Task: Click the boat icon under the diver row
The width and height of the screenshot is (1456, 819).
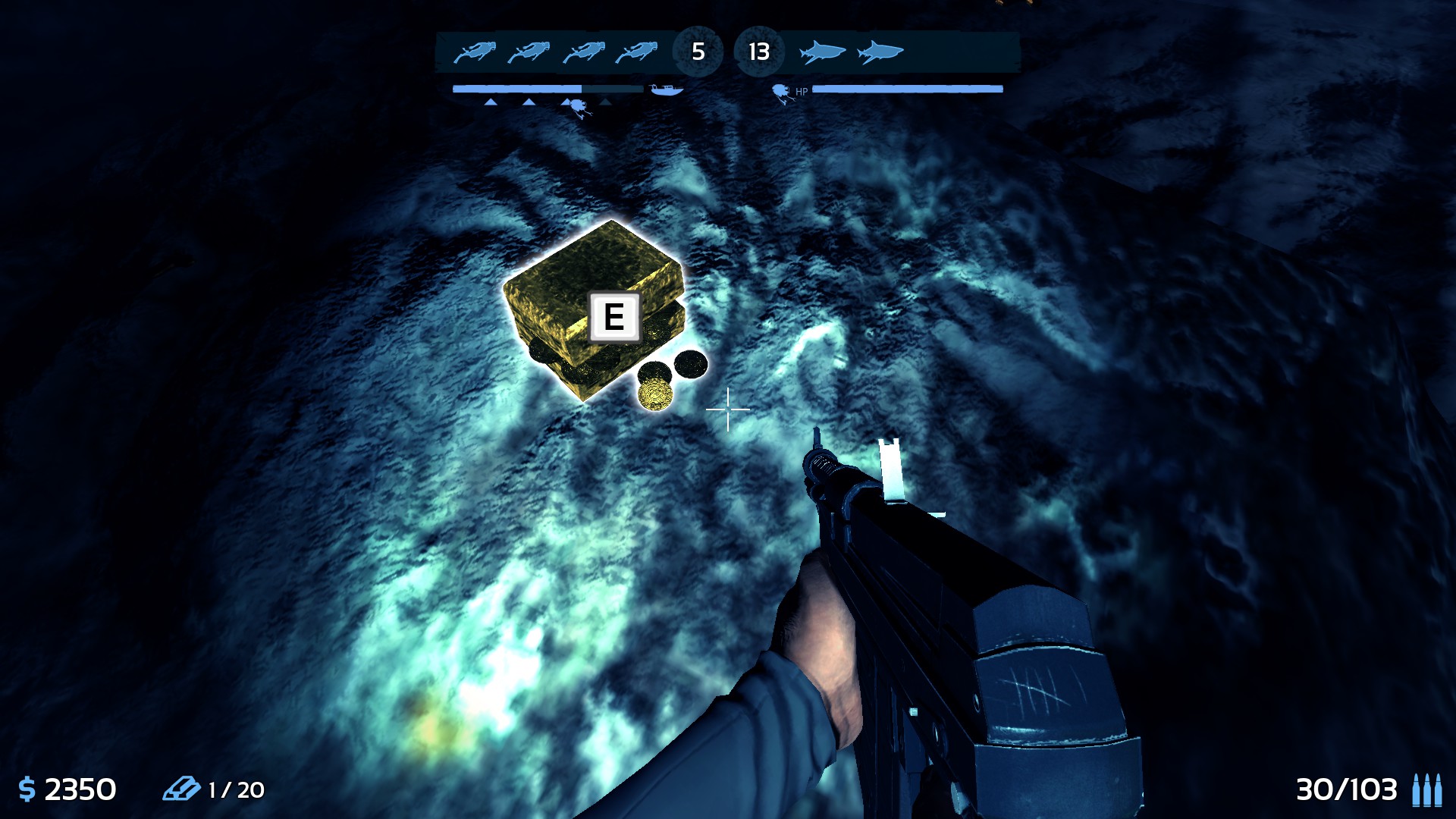Action: pyautogui.click(x=667, y=91)
